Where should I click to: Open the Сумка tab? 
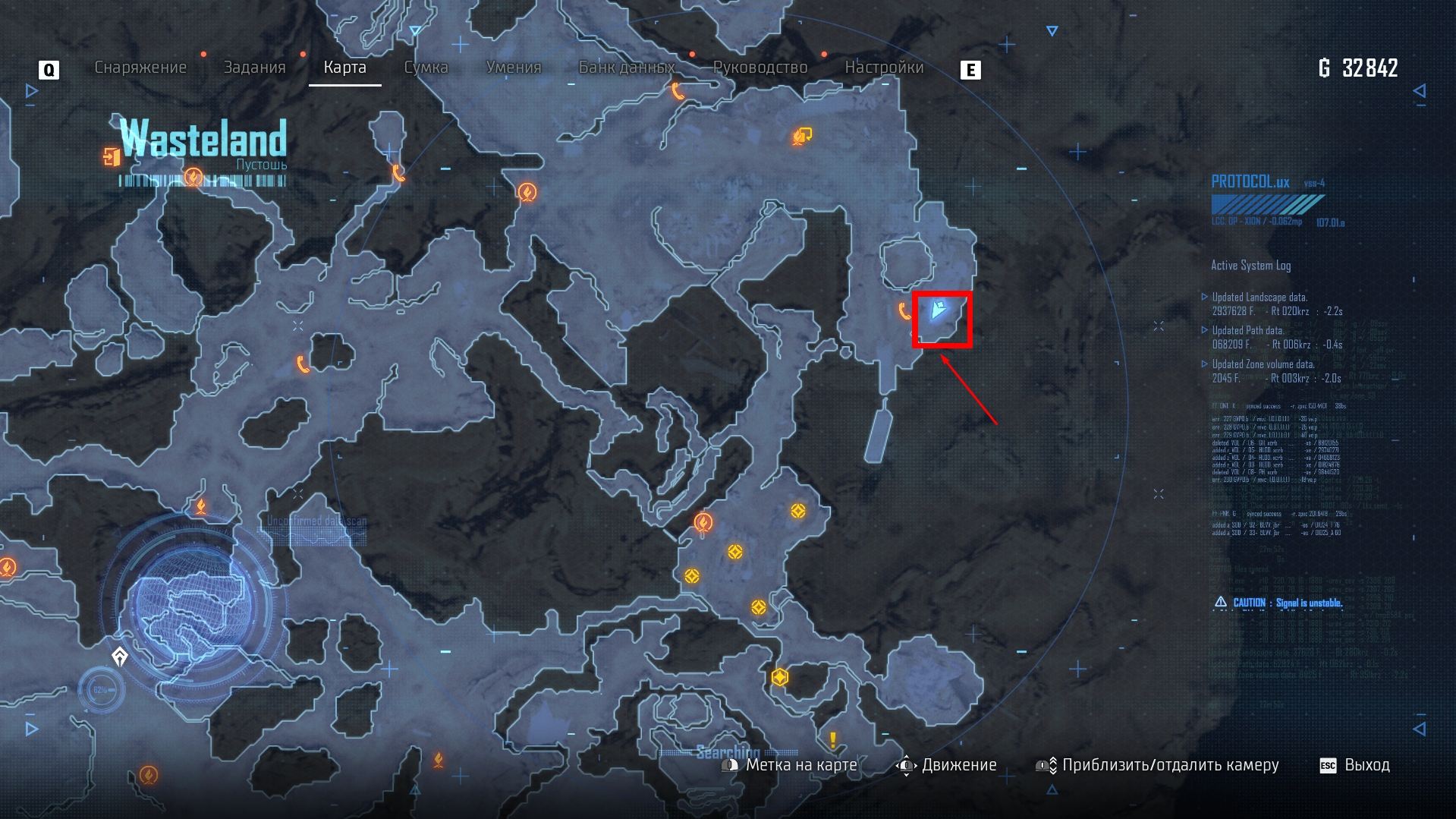point(426,68)
